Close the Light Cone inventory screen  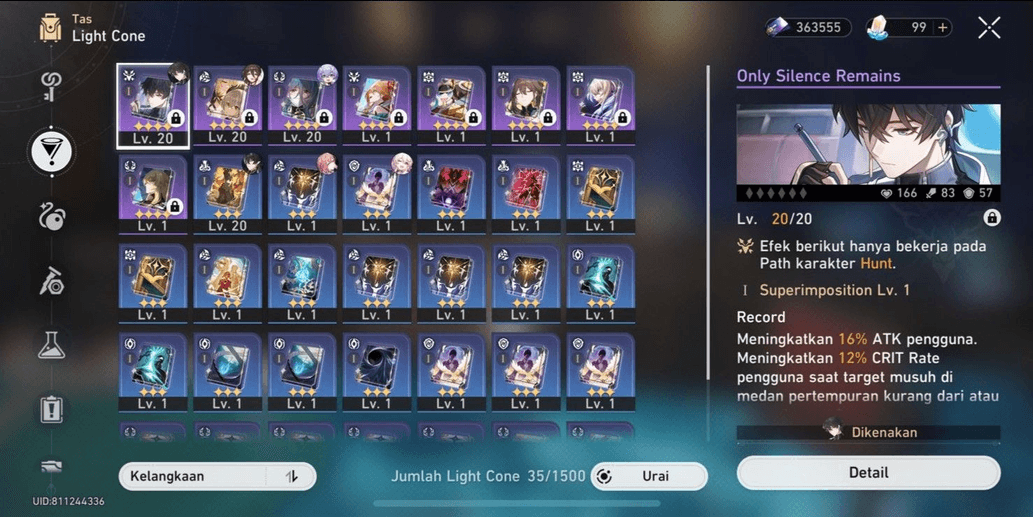[989, 28]
